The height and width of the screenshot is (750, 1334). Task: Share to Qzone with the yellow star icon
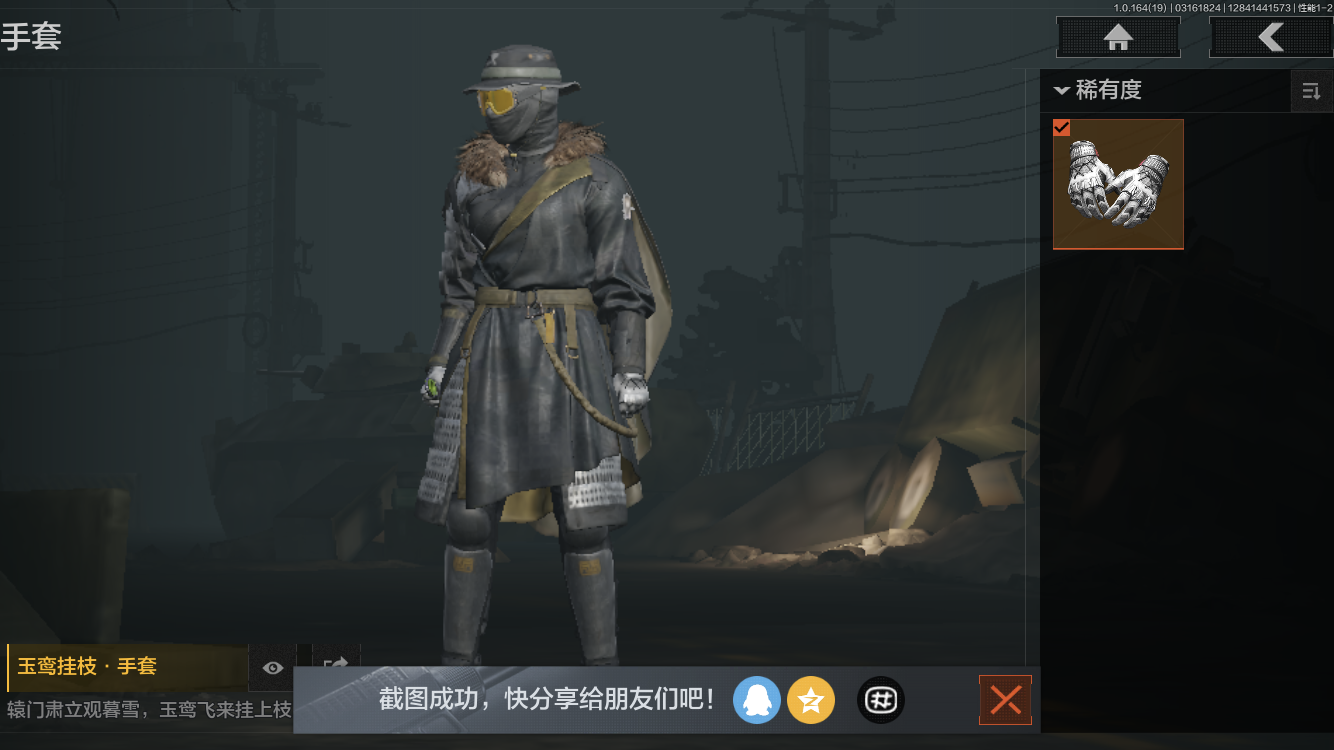point(811,700)
